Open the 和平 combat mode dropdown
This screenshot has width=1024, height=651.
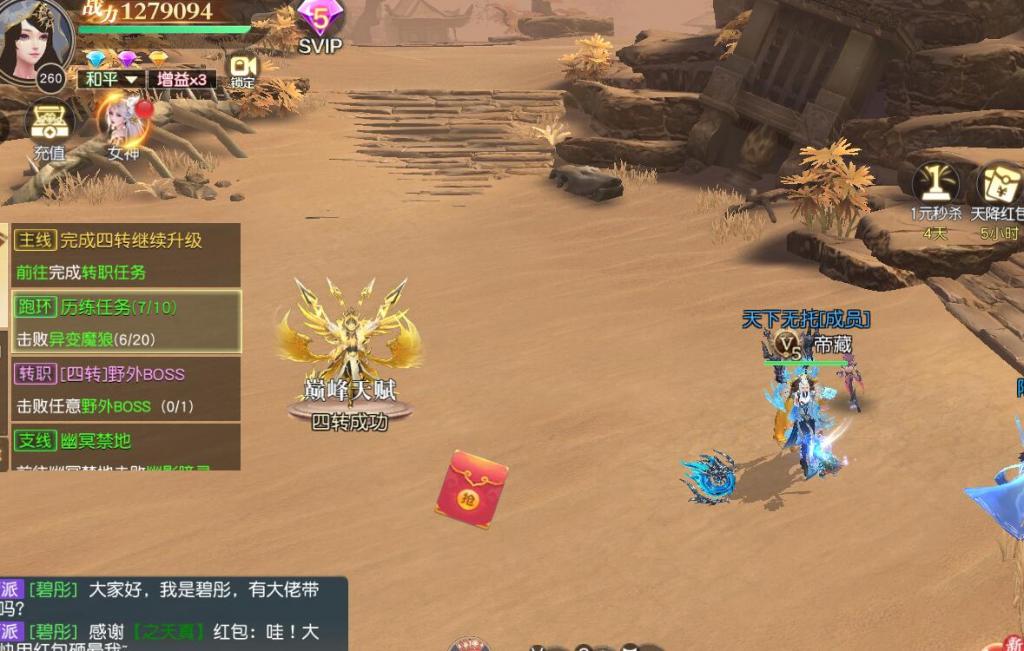pyautogui.click(x=110, y=80)
